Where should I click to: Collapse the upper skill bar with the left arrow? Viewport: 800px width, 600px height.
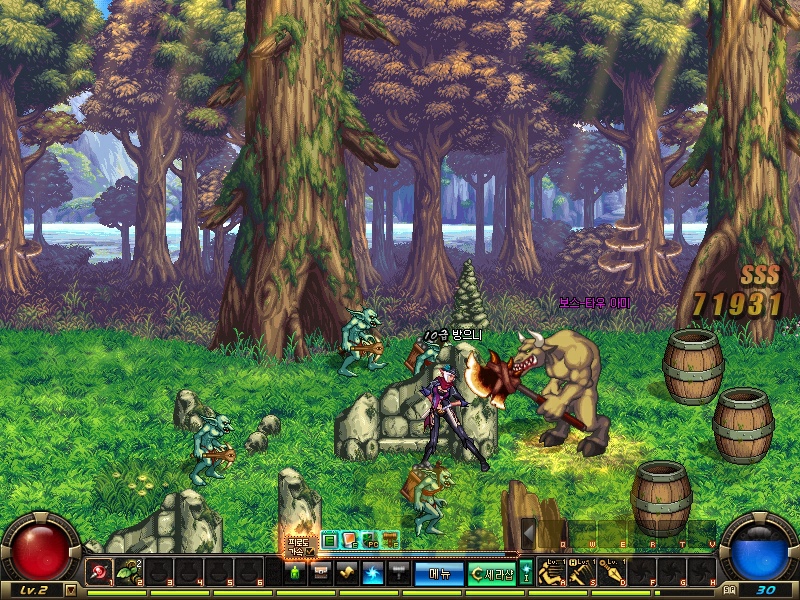528,533
